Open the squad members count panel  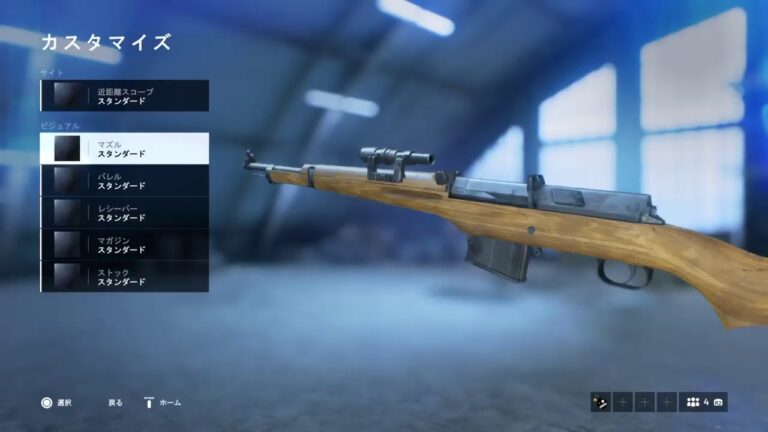point(704,403)
